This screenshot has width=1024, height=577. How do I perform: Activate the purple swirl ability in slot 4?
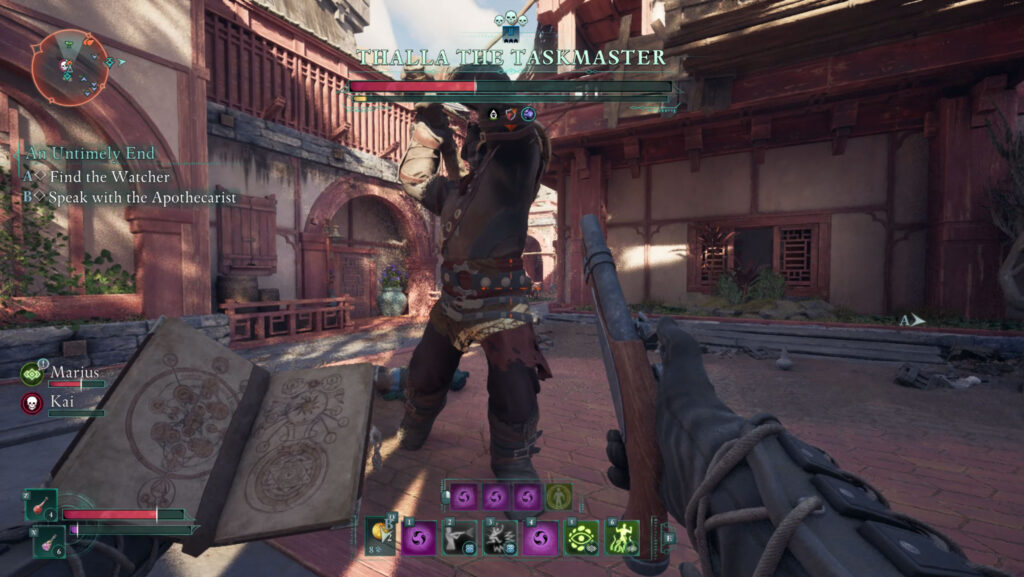coord(540,538)
